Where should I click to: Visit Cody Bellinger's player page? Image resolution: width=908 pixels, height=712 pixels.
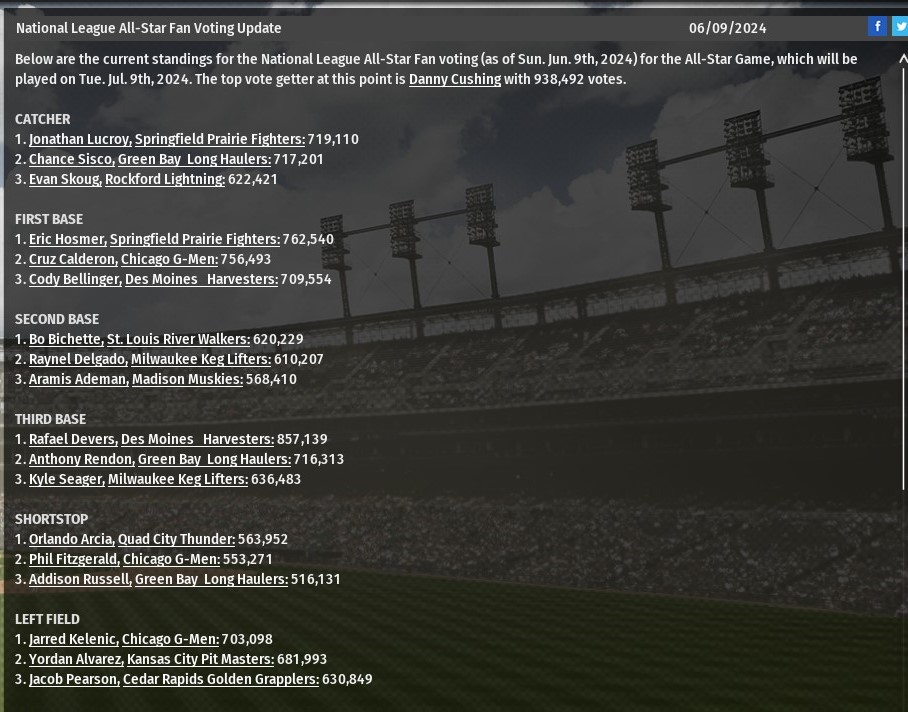tap(74, 279)
